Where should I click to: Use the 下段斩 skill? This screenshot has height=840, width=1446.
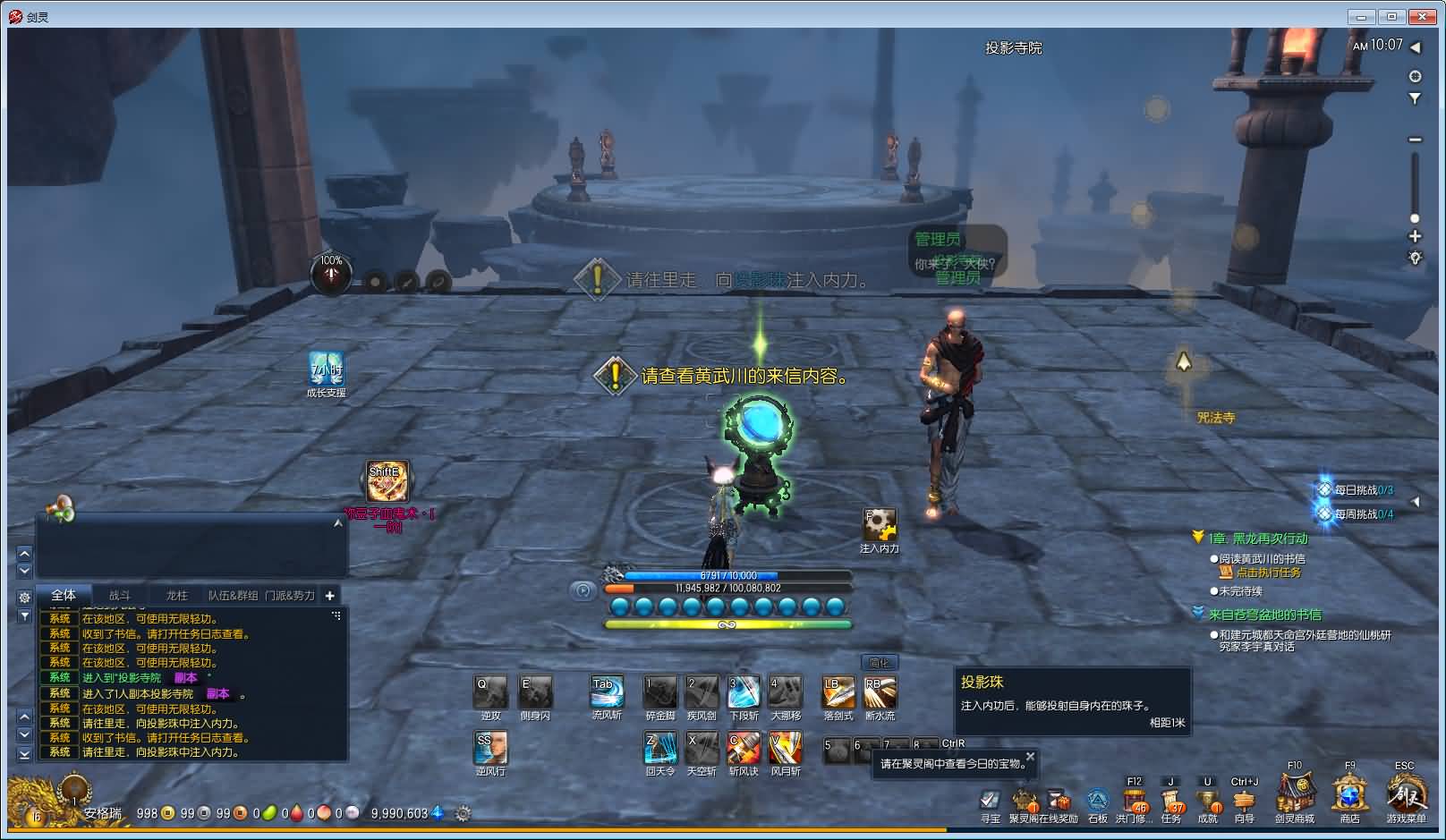point(744,692)
